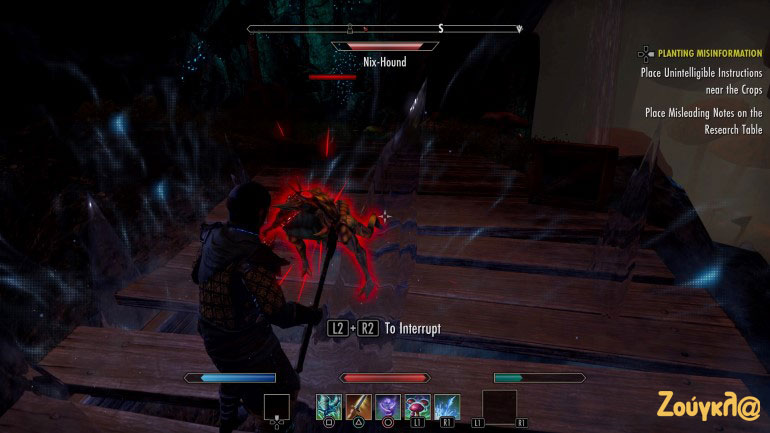The image size is (770, 433).
Task: Activate the teal armored figure ability
Action: (329, 405)
